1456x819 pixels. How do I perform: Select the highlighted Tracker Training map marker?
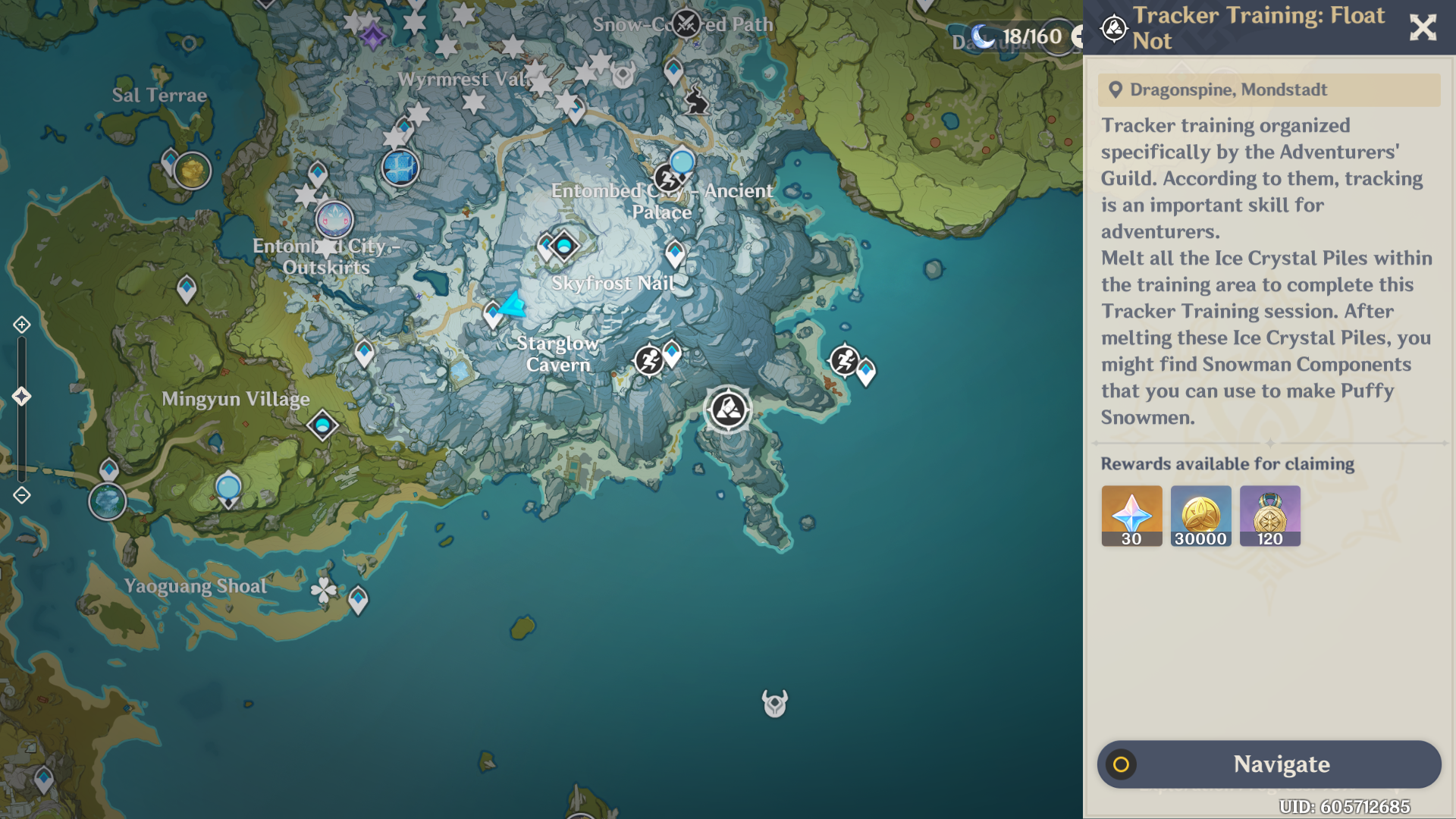tap(728, 409)
